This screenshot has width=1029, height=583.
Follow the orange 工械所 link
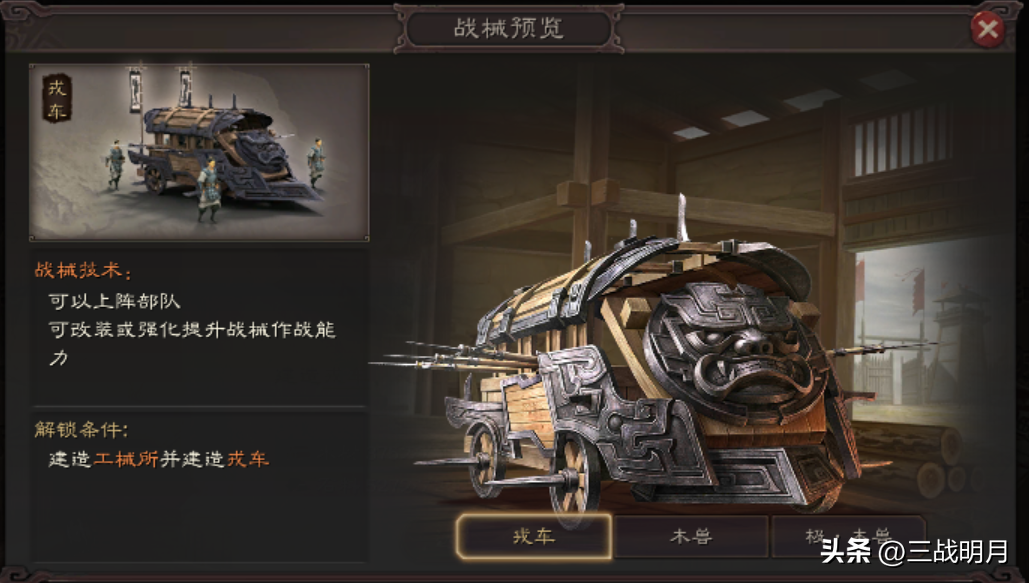126,459
